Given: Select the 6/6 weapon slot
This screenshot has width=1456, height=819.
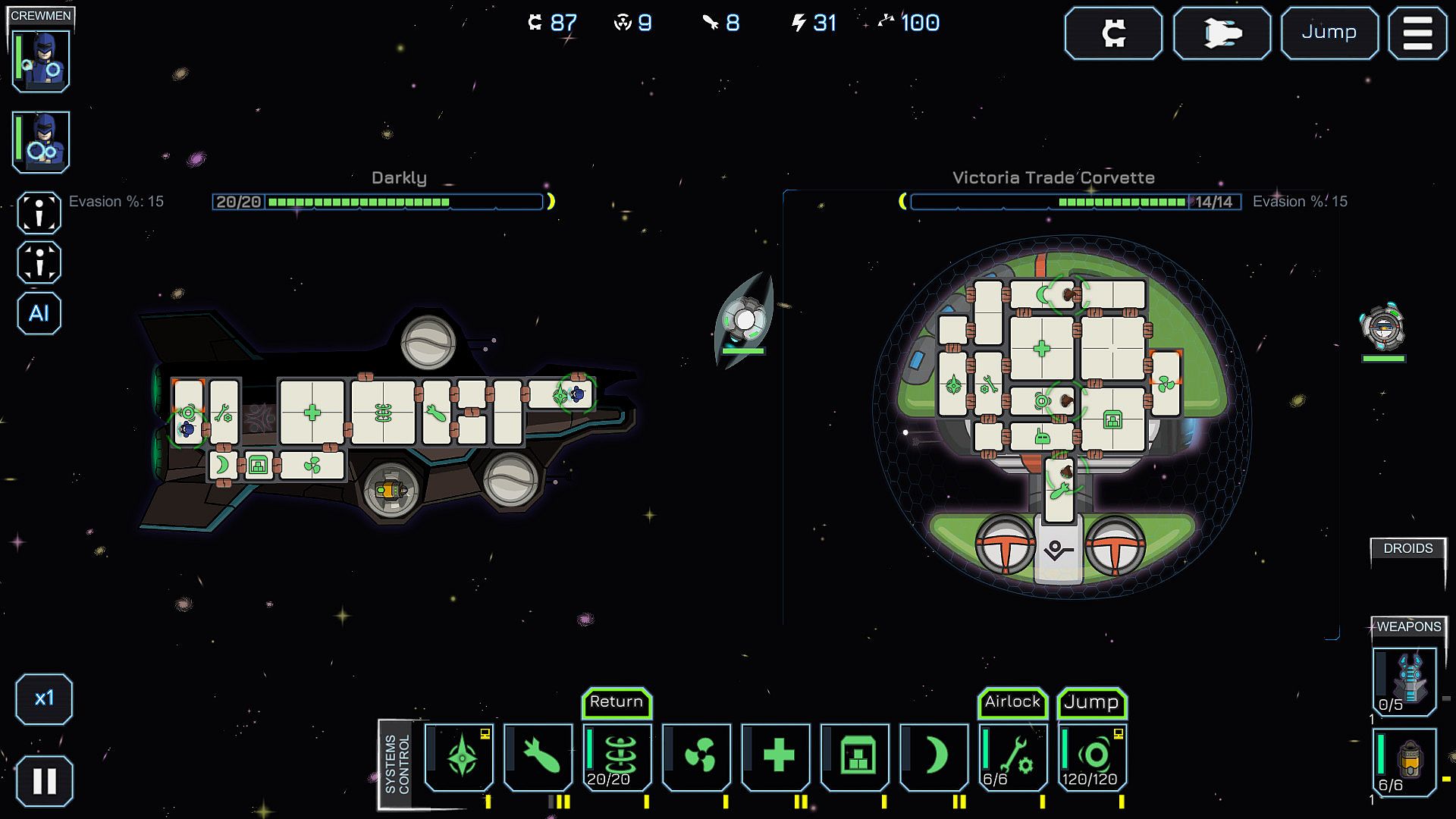Looking at the screenshot, I should pyautogui.click(x=1405, y=761).
